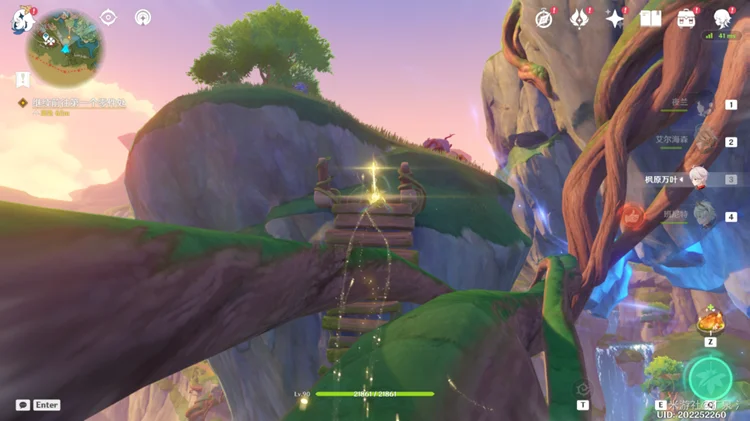Open the signal tower icon beside the minimap

(142, 18)
